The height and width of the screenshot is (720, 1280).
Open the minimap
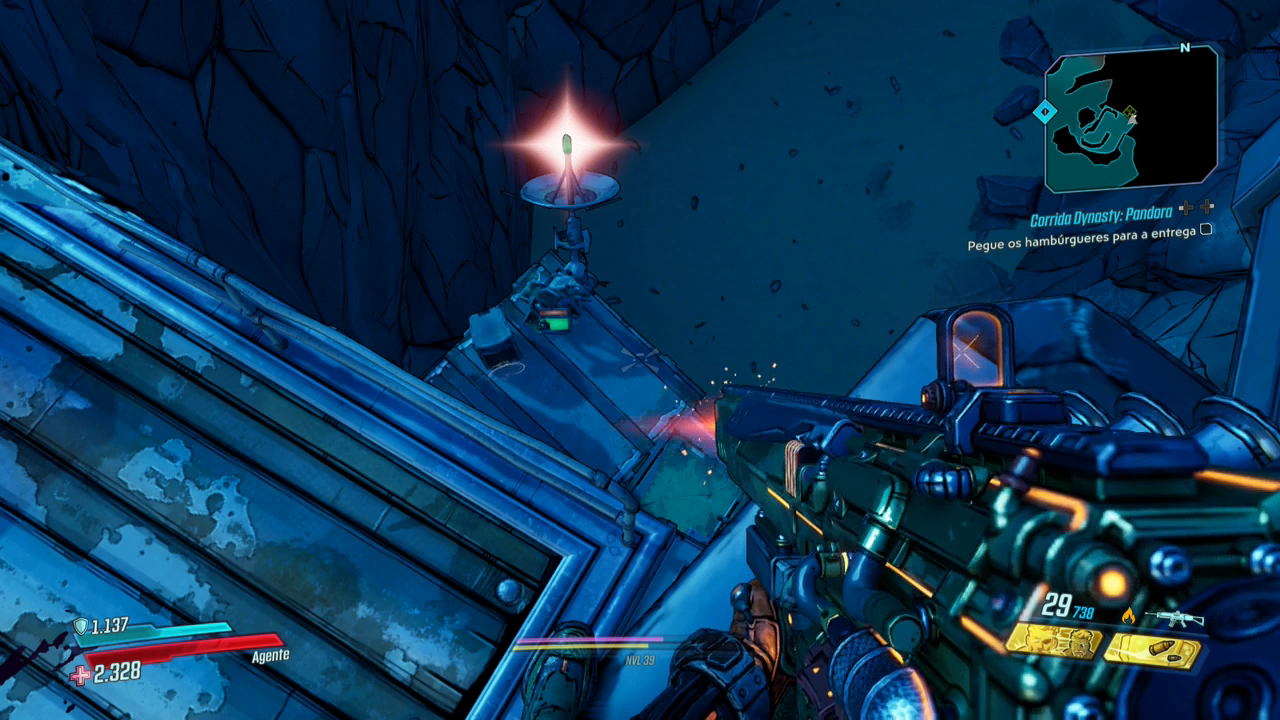[1131, 118]
